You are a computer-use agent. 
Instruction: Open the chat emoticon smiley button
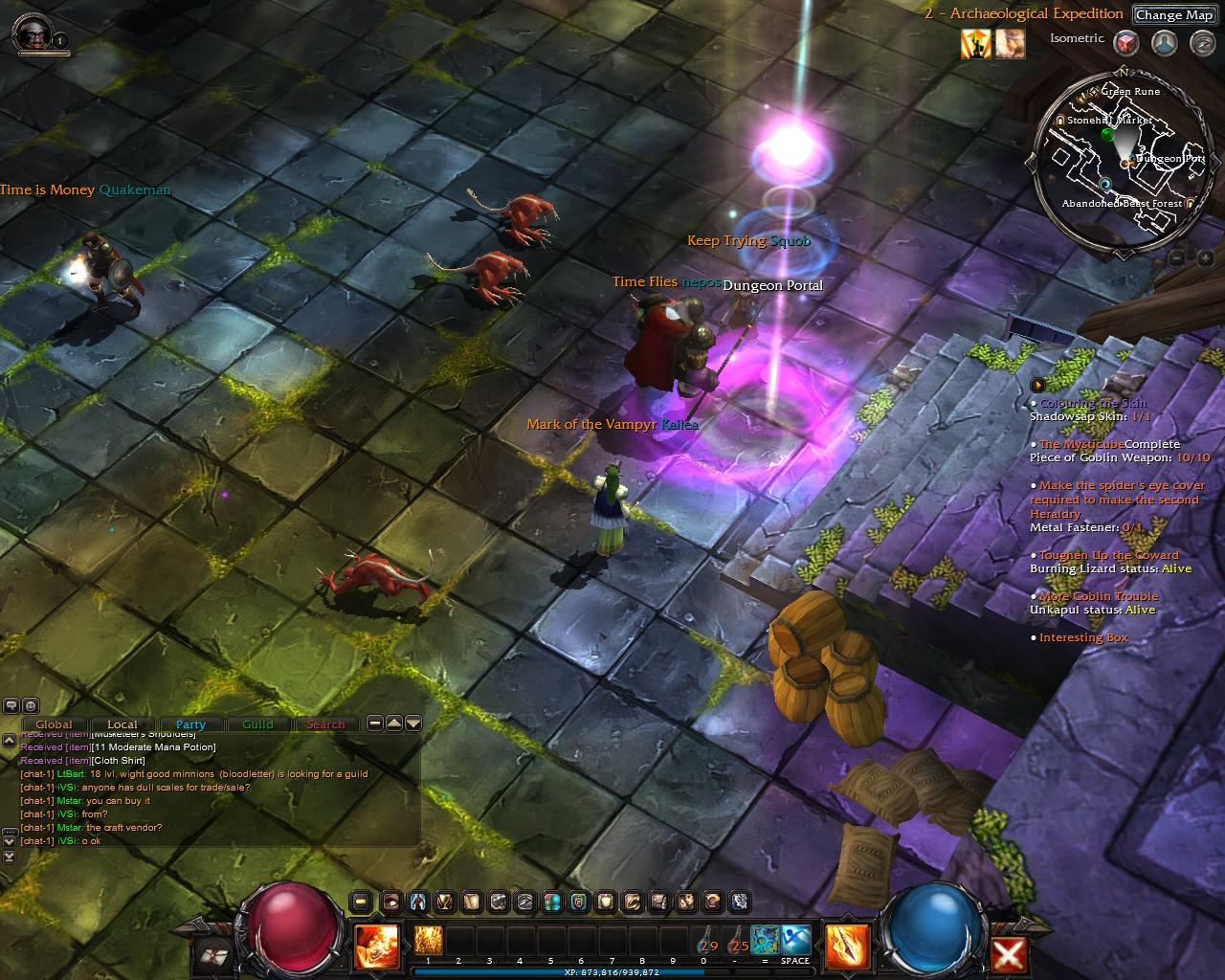[x=30, y=705]
